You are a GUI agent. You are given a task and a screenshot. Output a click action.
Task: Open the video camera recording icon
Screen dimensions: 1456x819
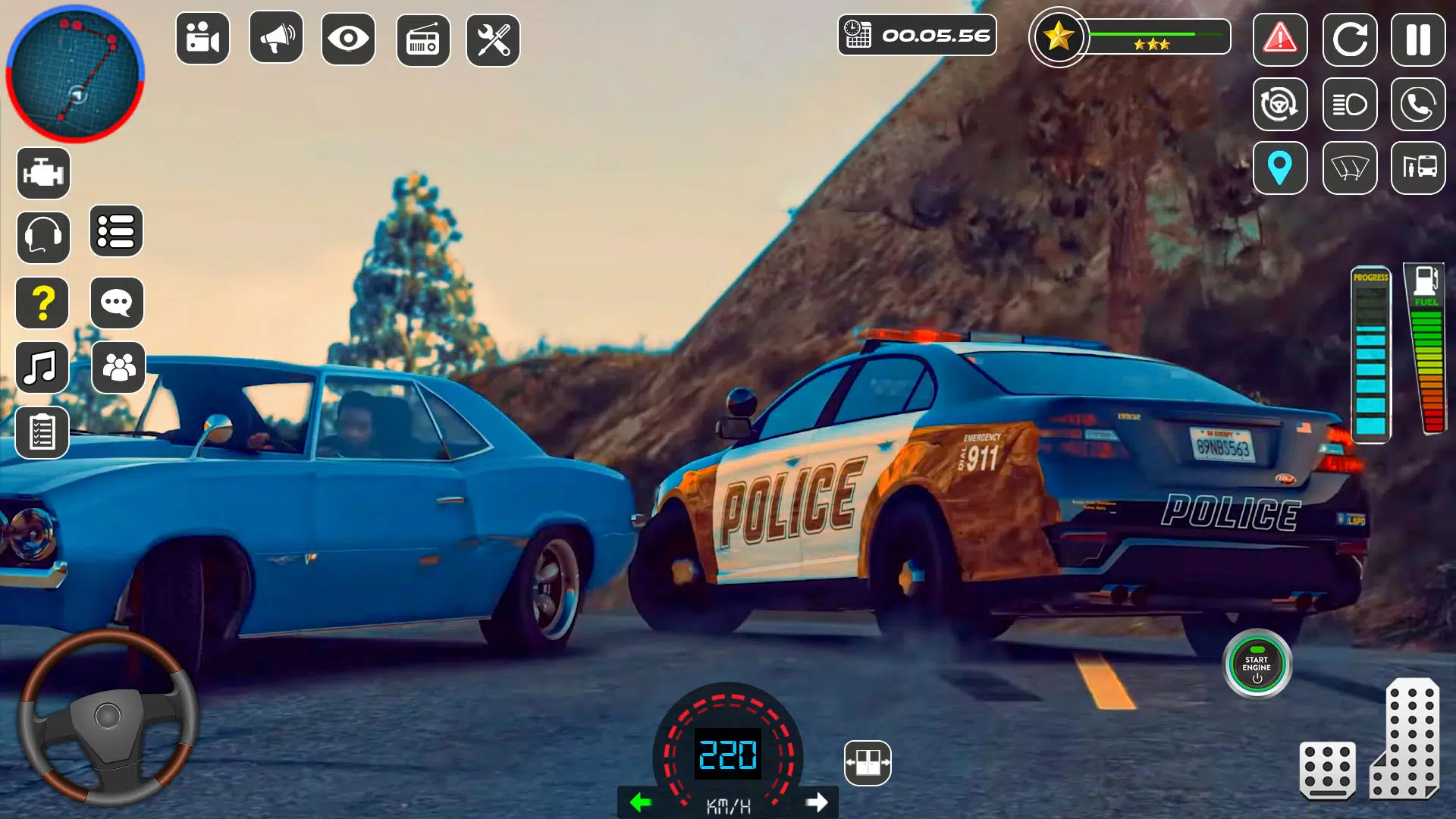click(x=200, y=38)
